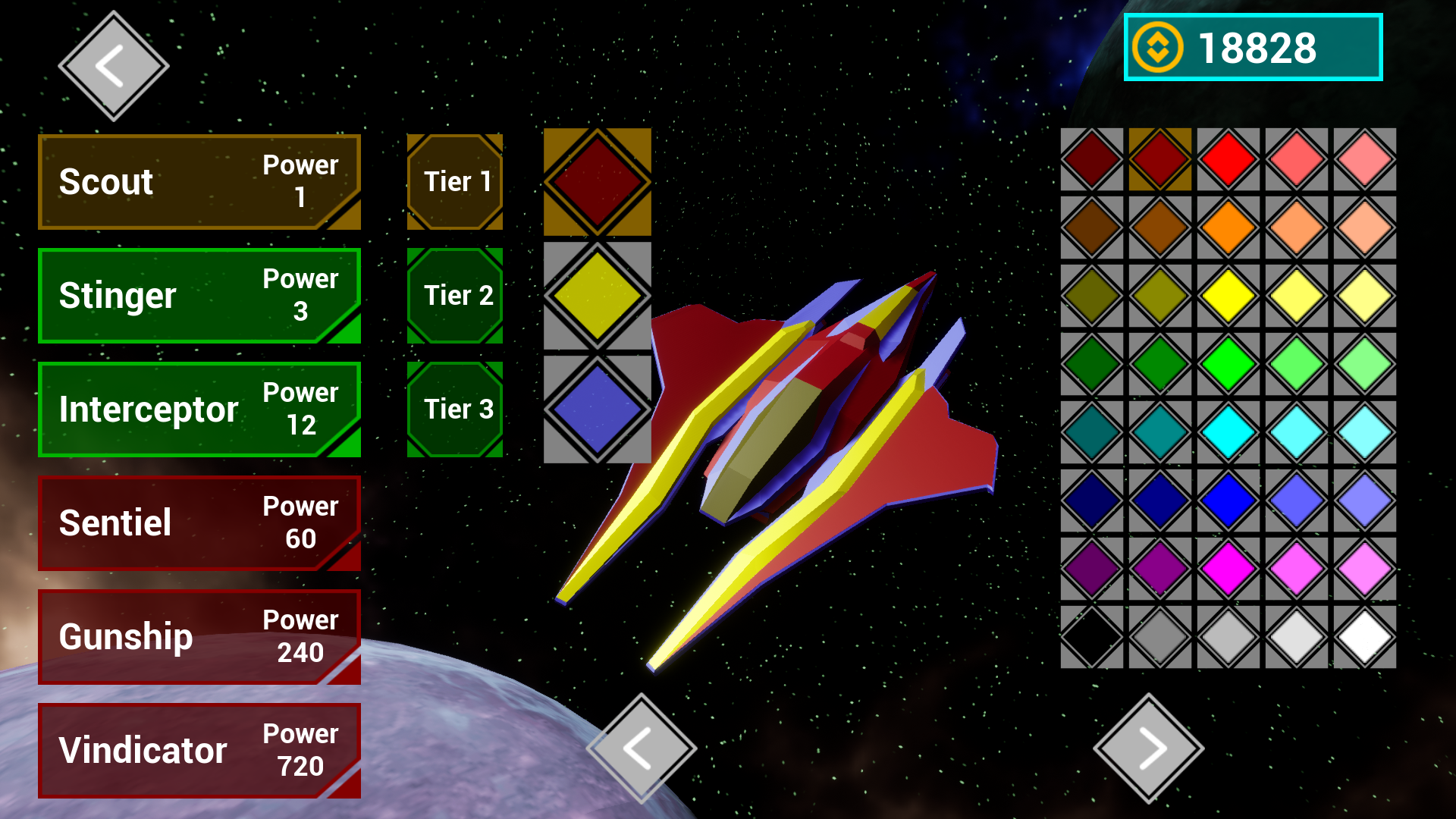The image size is (1456, 819).
Task: Switch to Tier 1 customization
Action: [455, 181]
